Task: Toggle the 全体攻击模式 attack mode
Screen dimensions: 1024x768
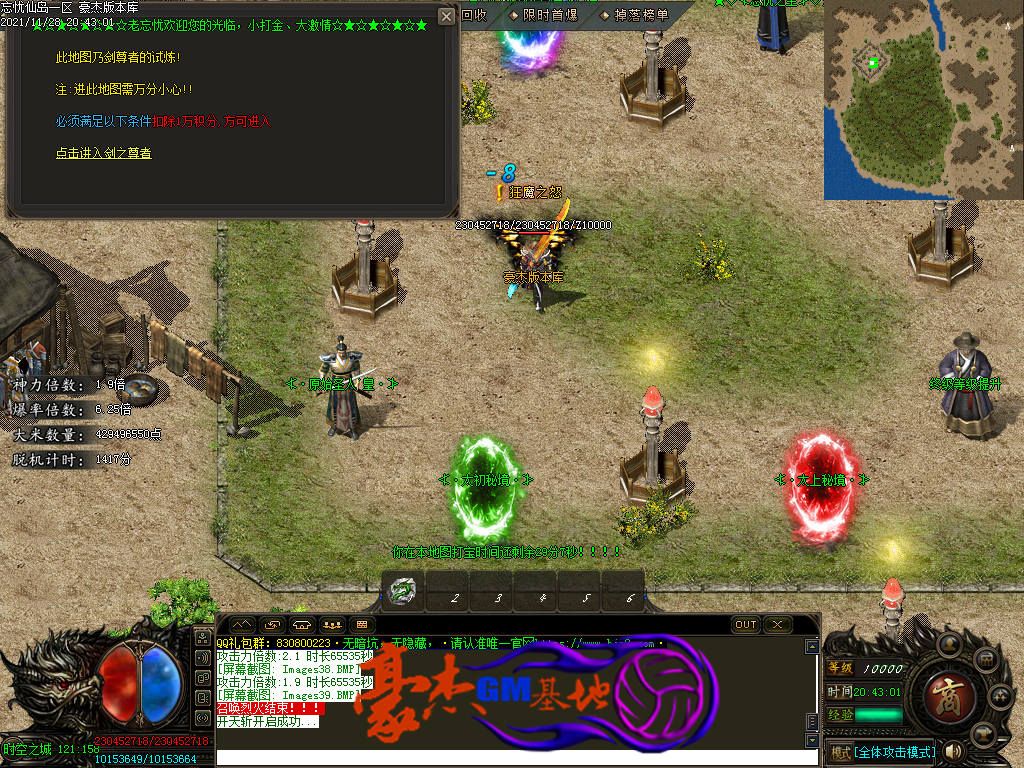Action: 894,751
